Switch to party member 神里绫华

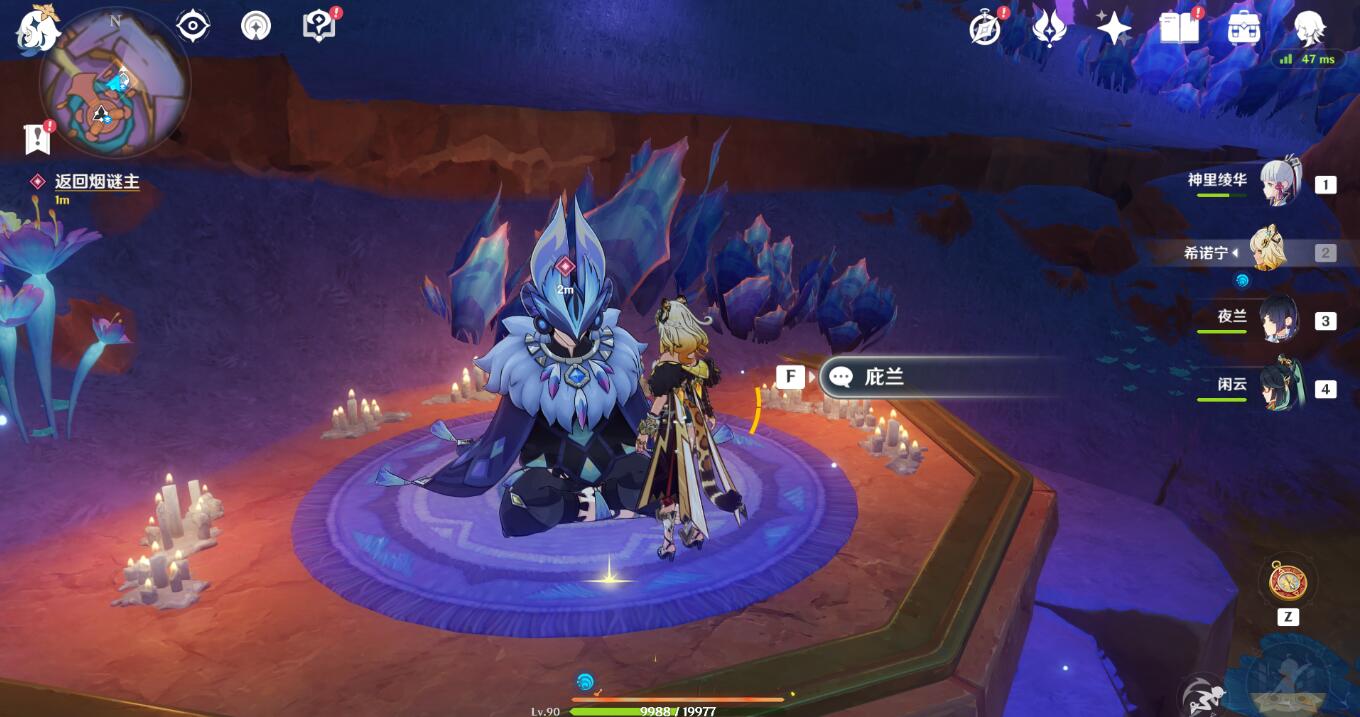point(1279,183)
